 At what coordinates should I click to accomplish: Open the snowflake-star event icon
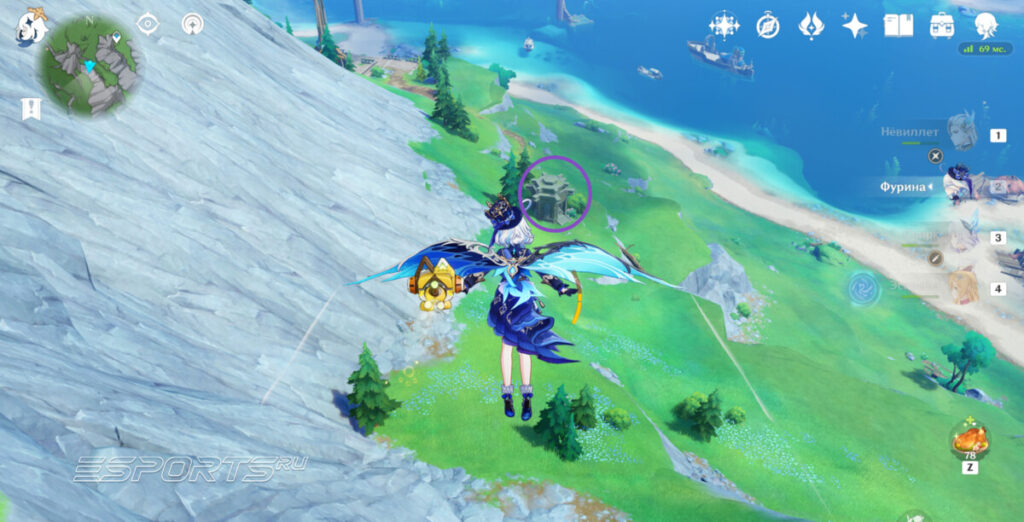click(x=723, y=26)
